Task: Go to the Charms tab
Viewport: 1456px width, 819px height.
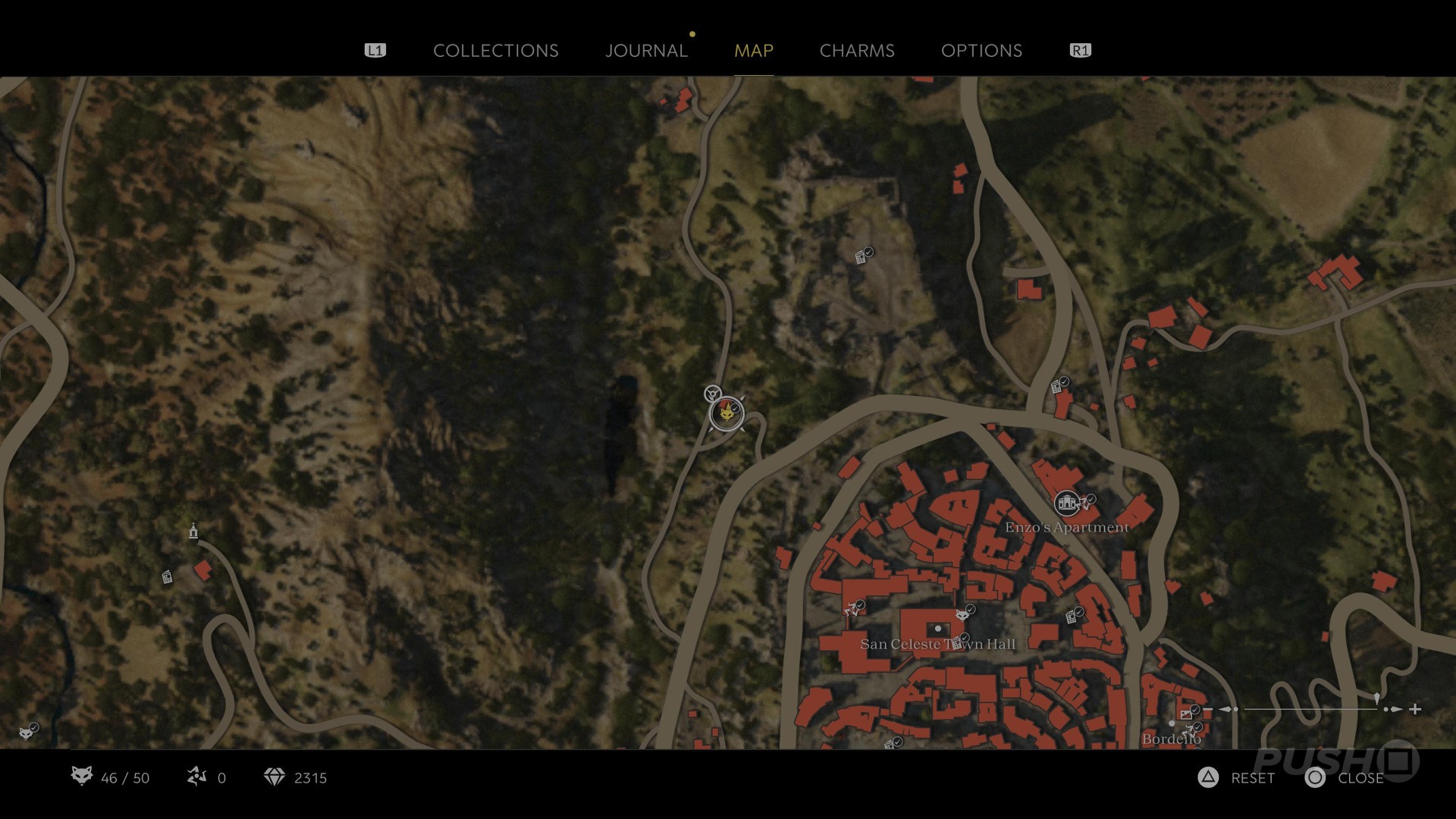Action: pos(857,51)
